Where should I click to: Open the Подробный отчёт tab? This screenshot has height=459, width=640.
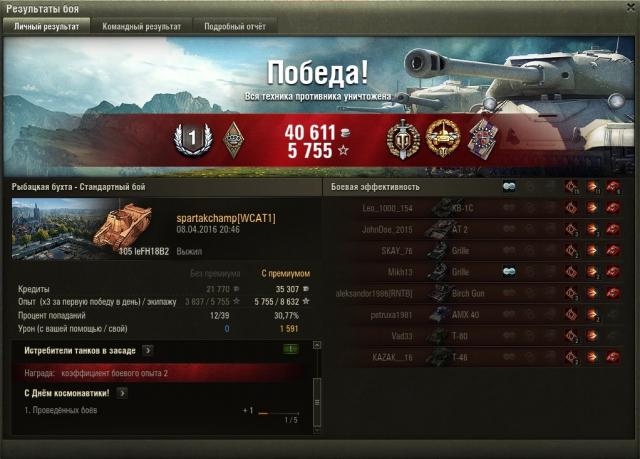click(235, 27)
